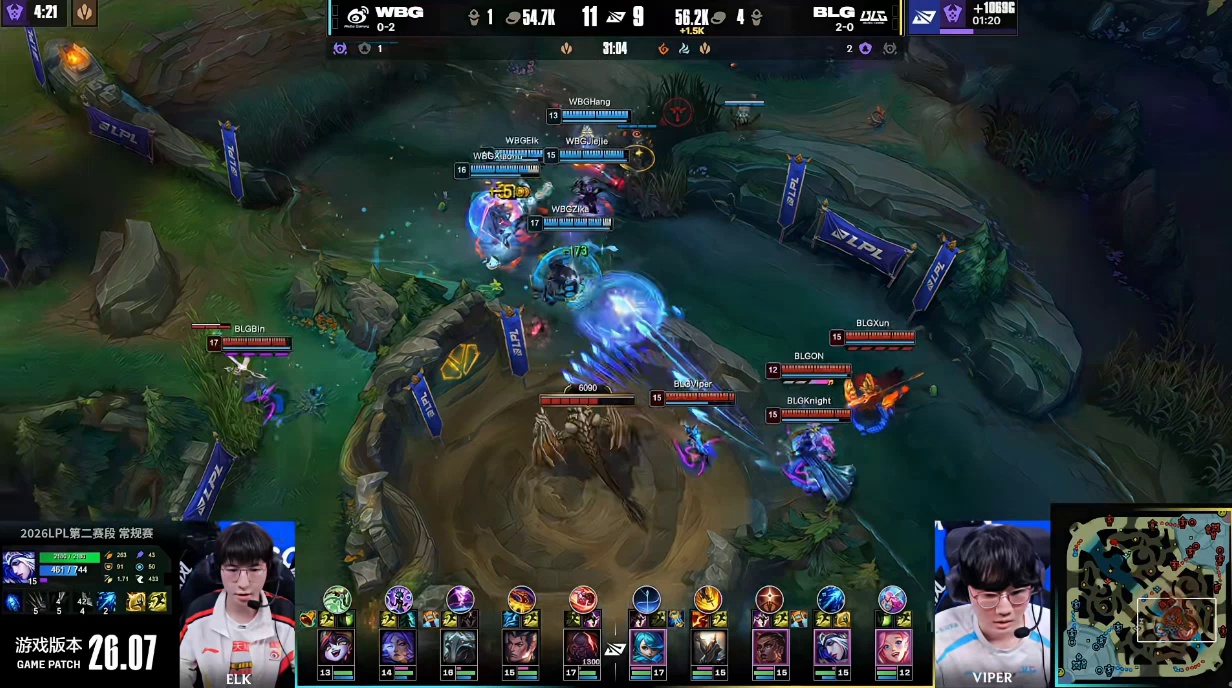Select the dark red level 17 champion portrait

pyautogui.click(x=582, y=647)
